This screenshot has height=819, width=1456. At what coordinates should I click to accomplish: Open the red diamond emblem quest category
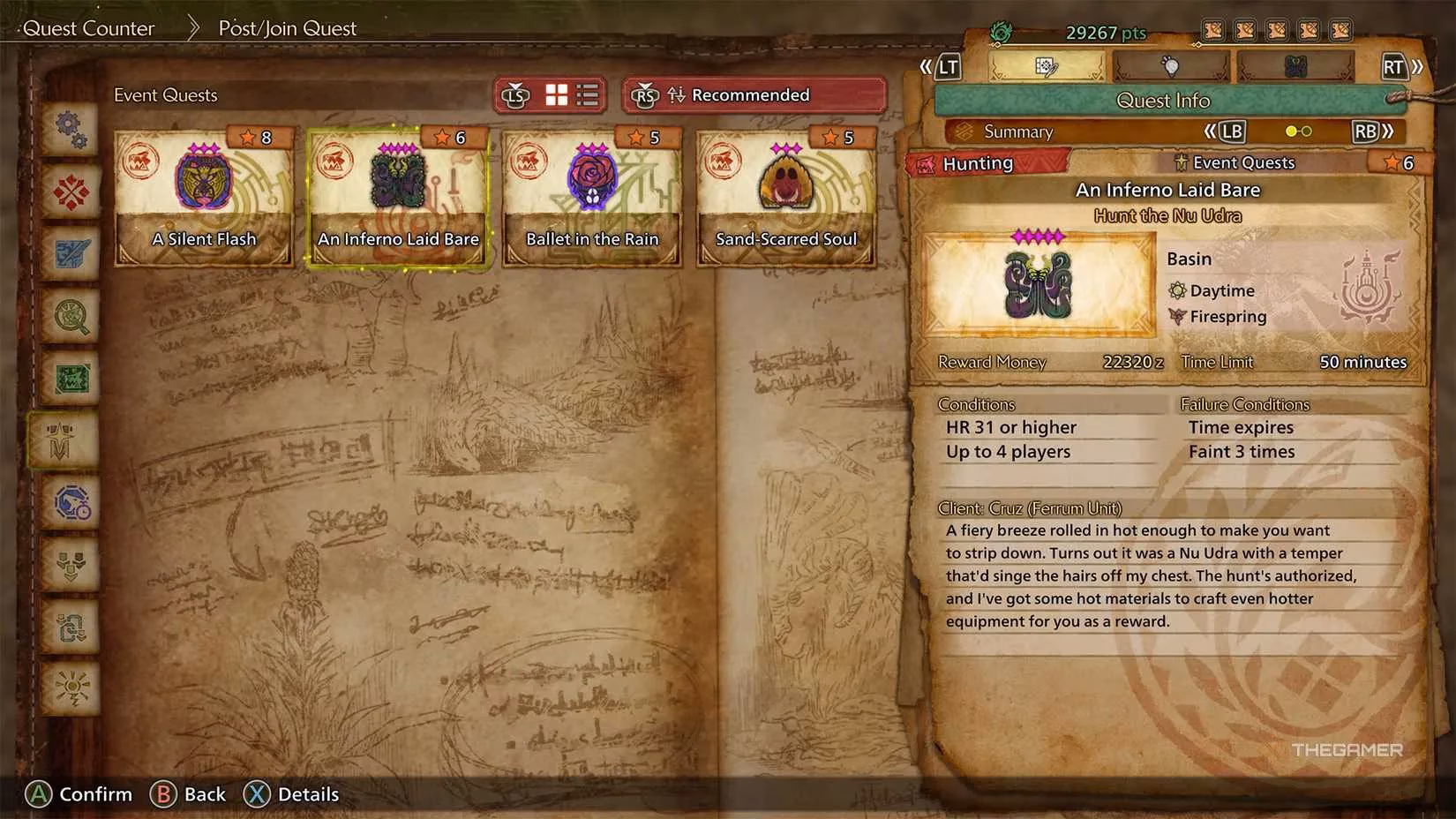pos(71,192)
